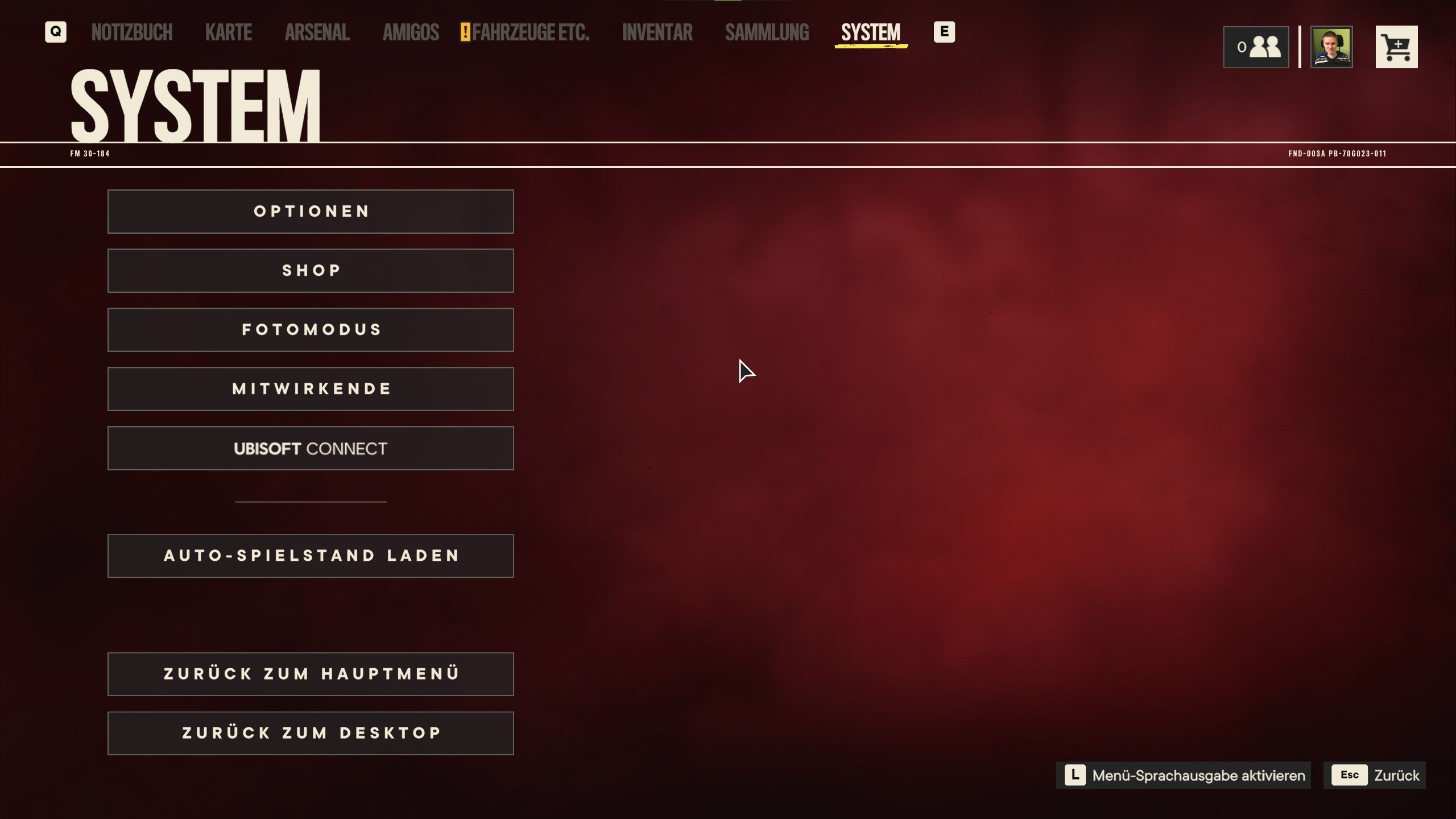Open the Fahrzeuge etc. tab
The image size is (1456, 819).
(530, 32)
